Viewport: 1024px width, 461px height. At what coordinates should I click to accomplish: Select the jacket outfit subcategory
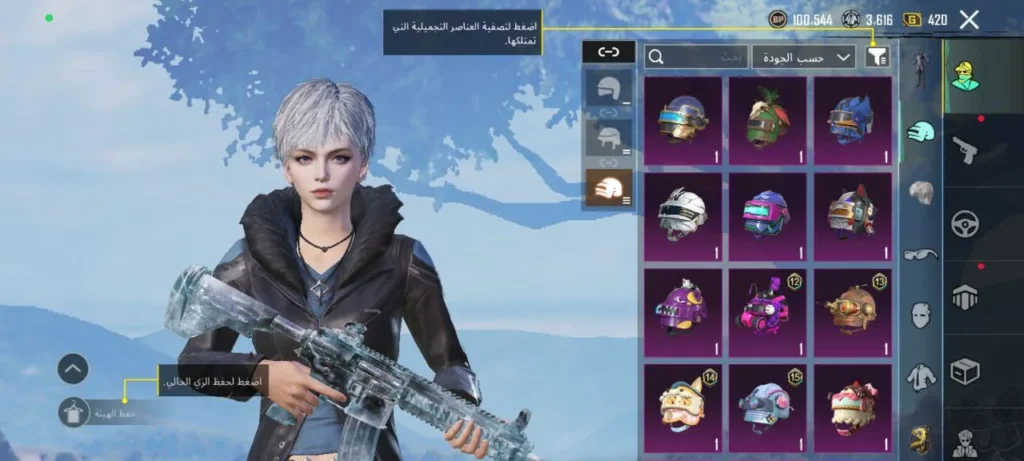pos(921,377)
